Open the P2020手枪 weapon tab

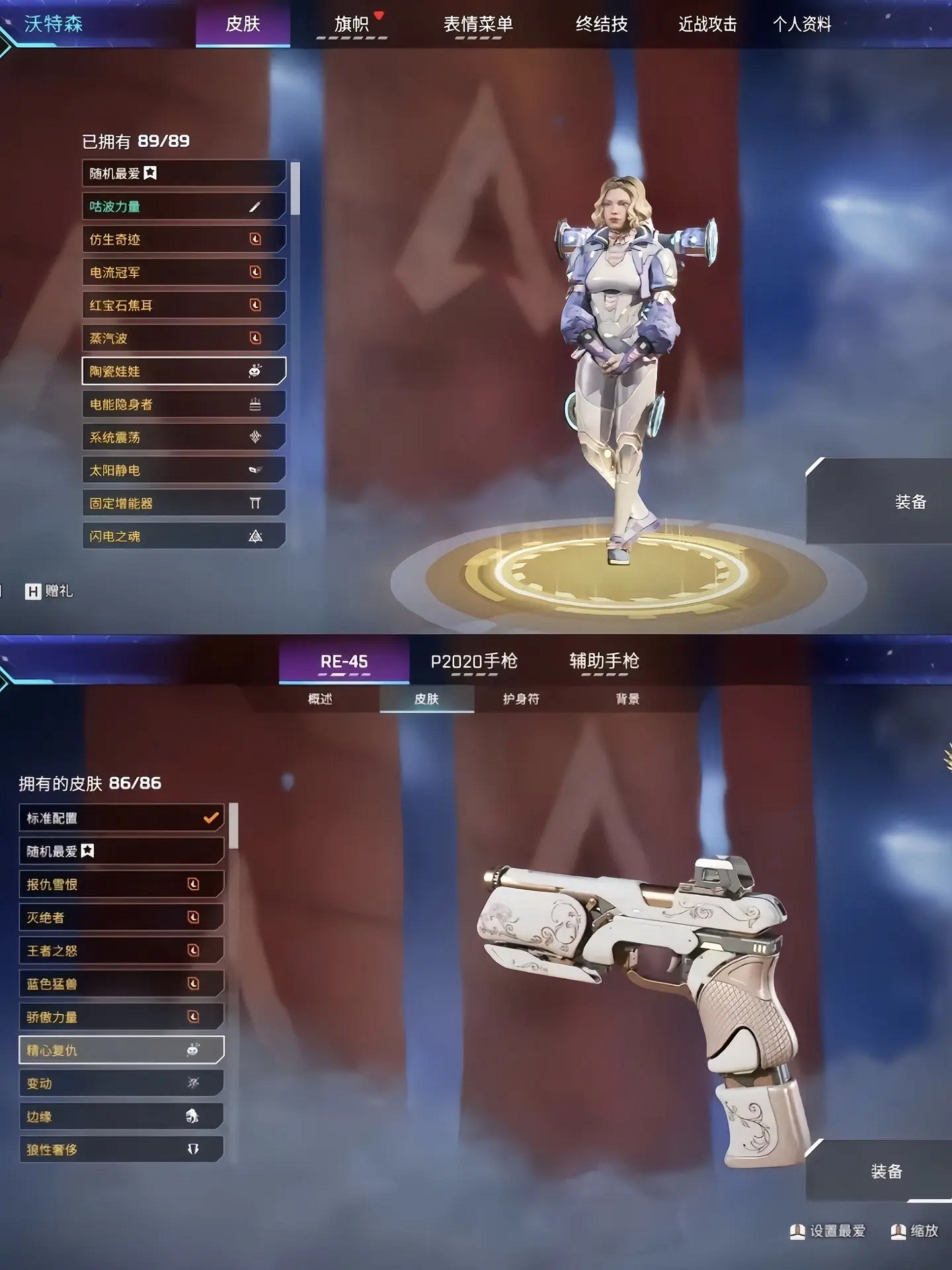tap(474, 659)
